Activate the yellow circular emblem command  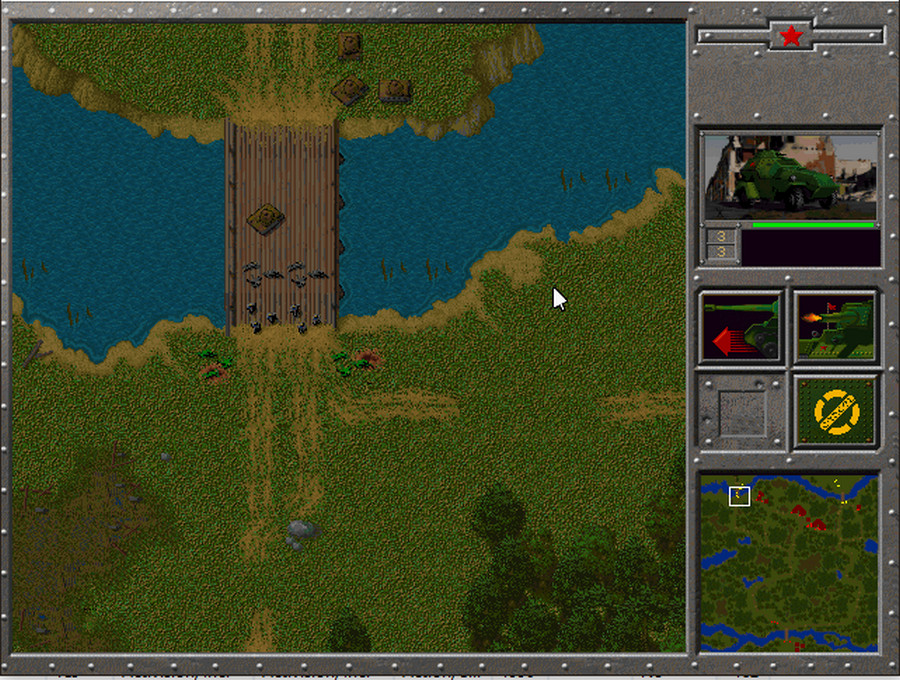point(836,411)
